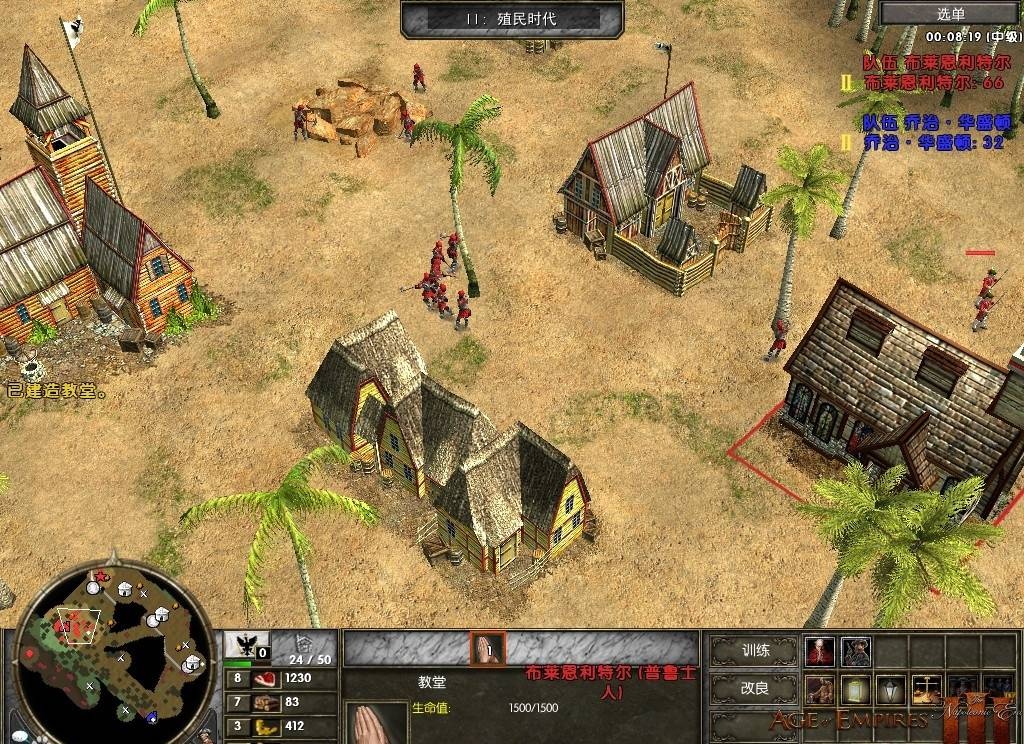
Task: Research the glowing yellow lantern improvement
Action: (856, 690)
